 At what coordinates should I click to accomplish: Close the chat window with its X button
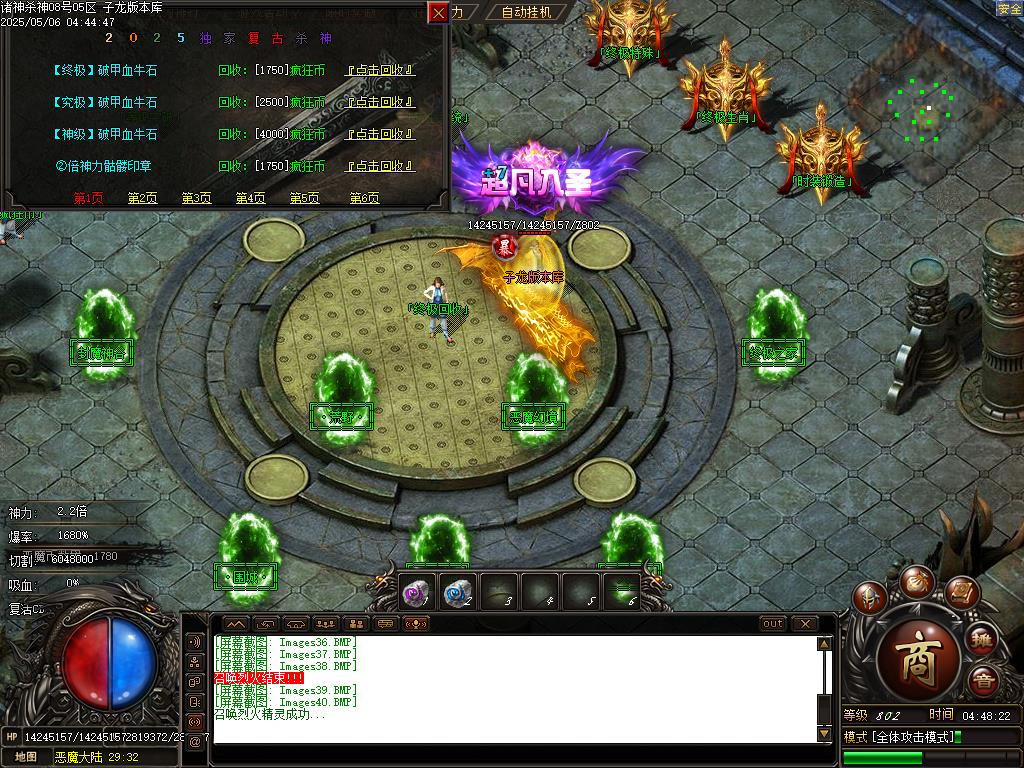[x=805, y=624]
